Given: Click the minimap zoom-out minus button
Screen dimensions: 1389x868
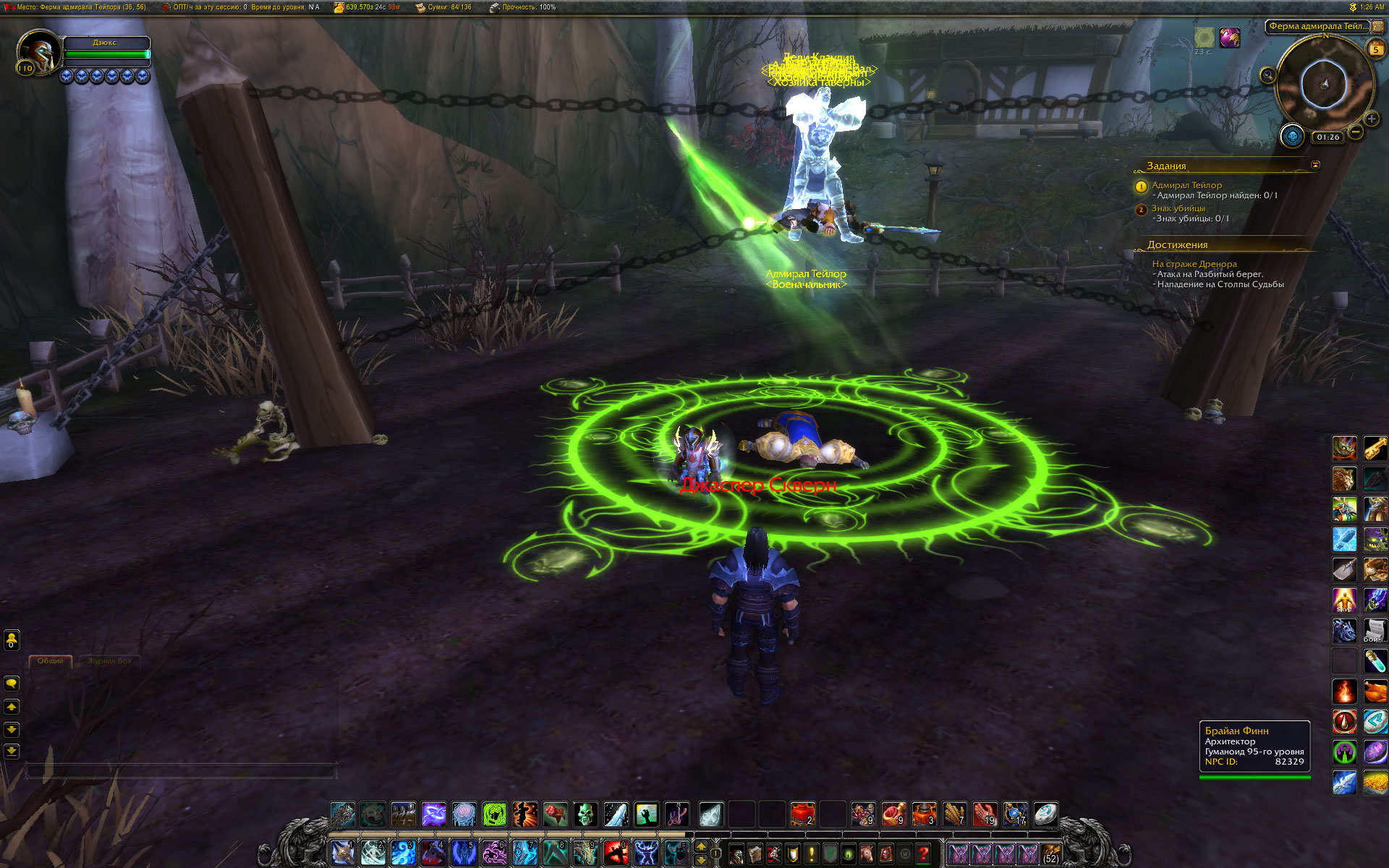Looking at the screenshot, I should click(x=1356, y=132).
